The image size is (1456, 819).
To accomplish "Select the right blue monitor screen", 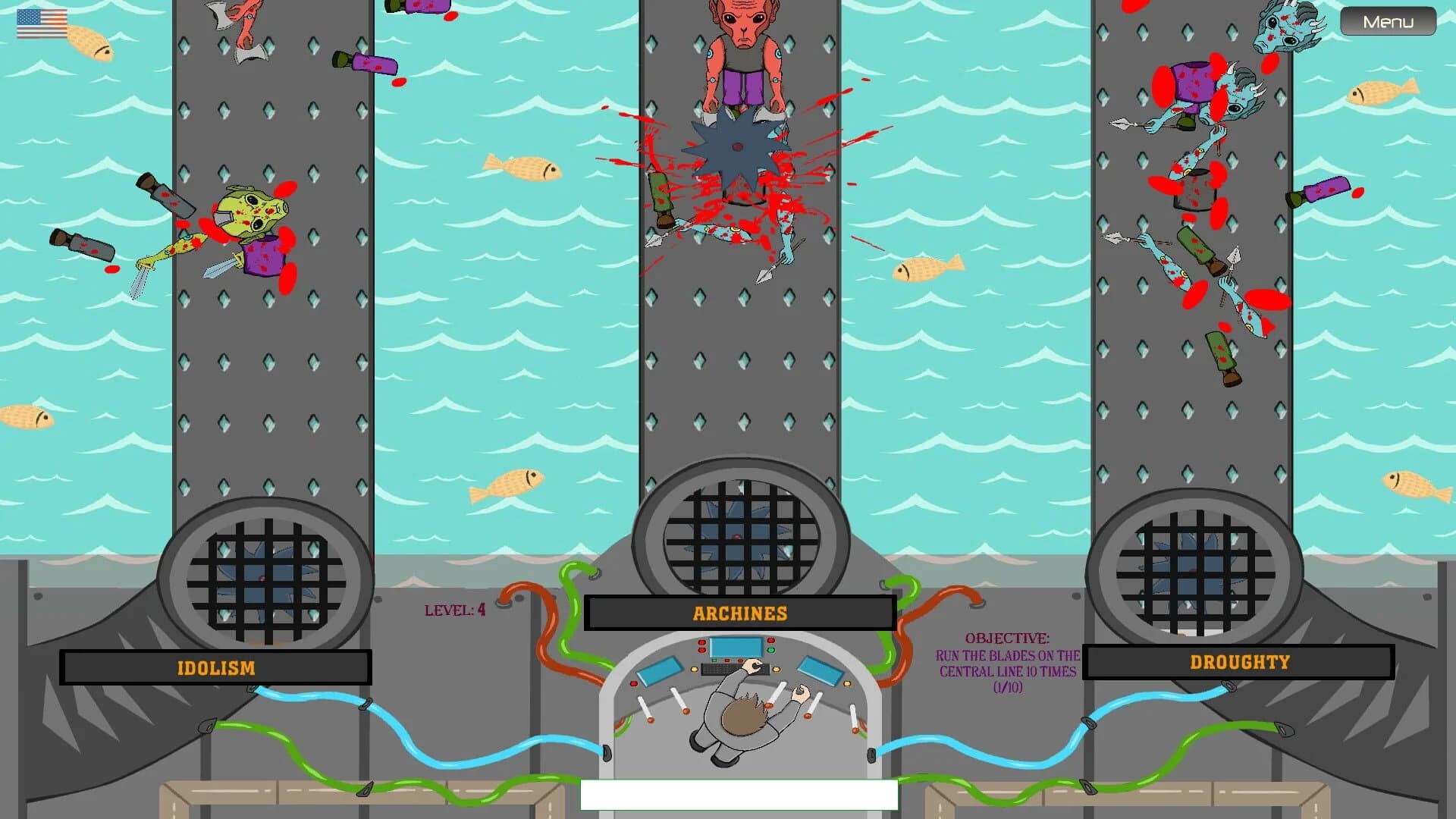I will click(x=820, y=670).
